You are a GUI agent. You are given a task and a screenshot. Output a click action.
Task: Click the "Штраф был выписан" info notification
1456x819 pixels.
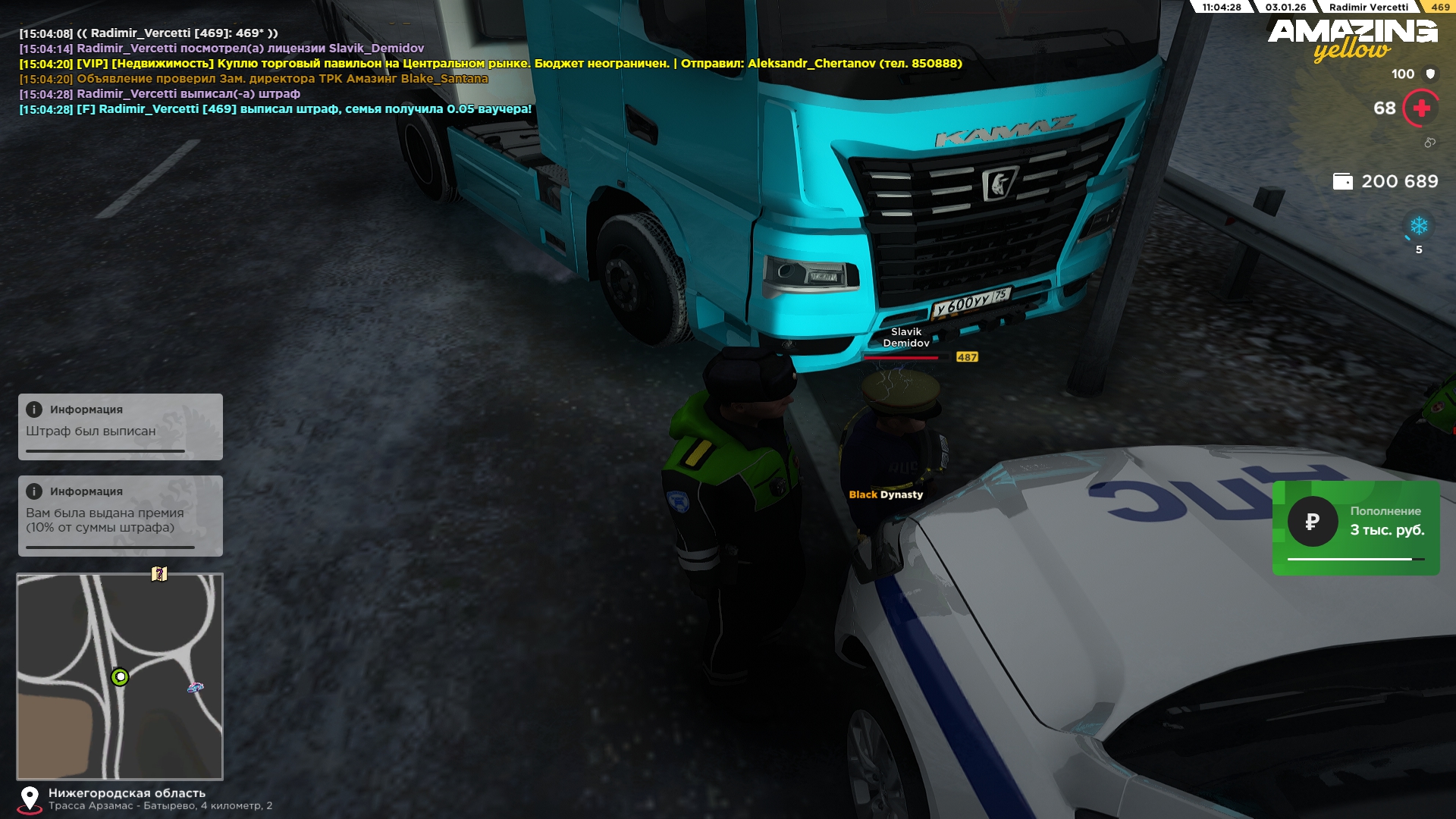point(121,426)
